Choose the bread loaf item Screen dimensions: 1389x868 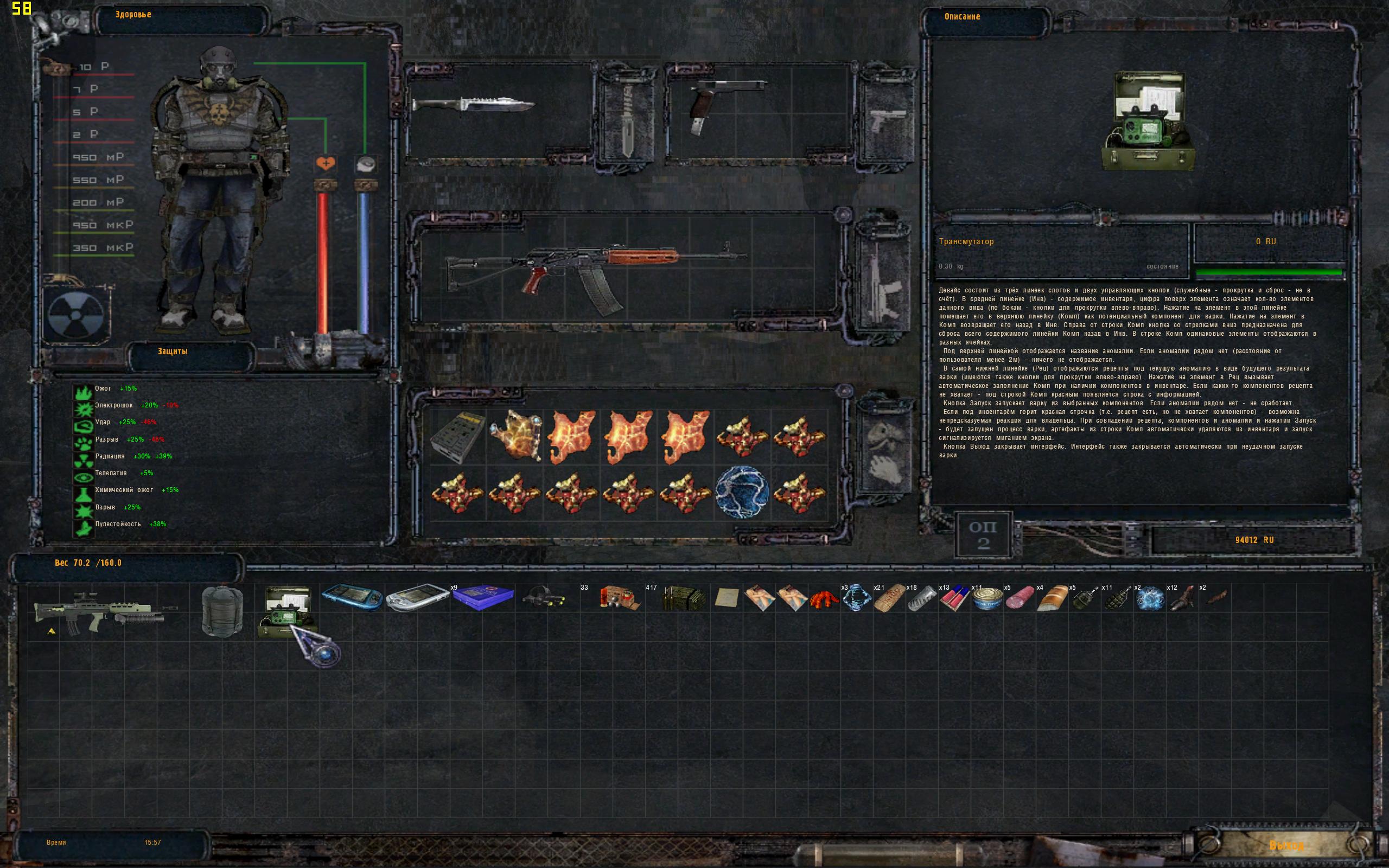coord(1052,599)
